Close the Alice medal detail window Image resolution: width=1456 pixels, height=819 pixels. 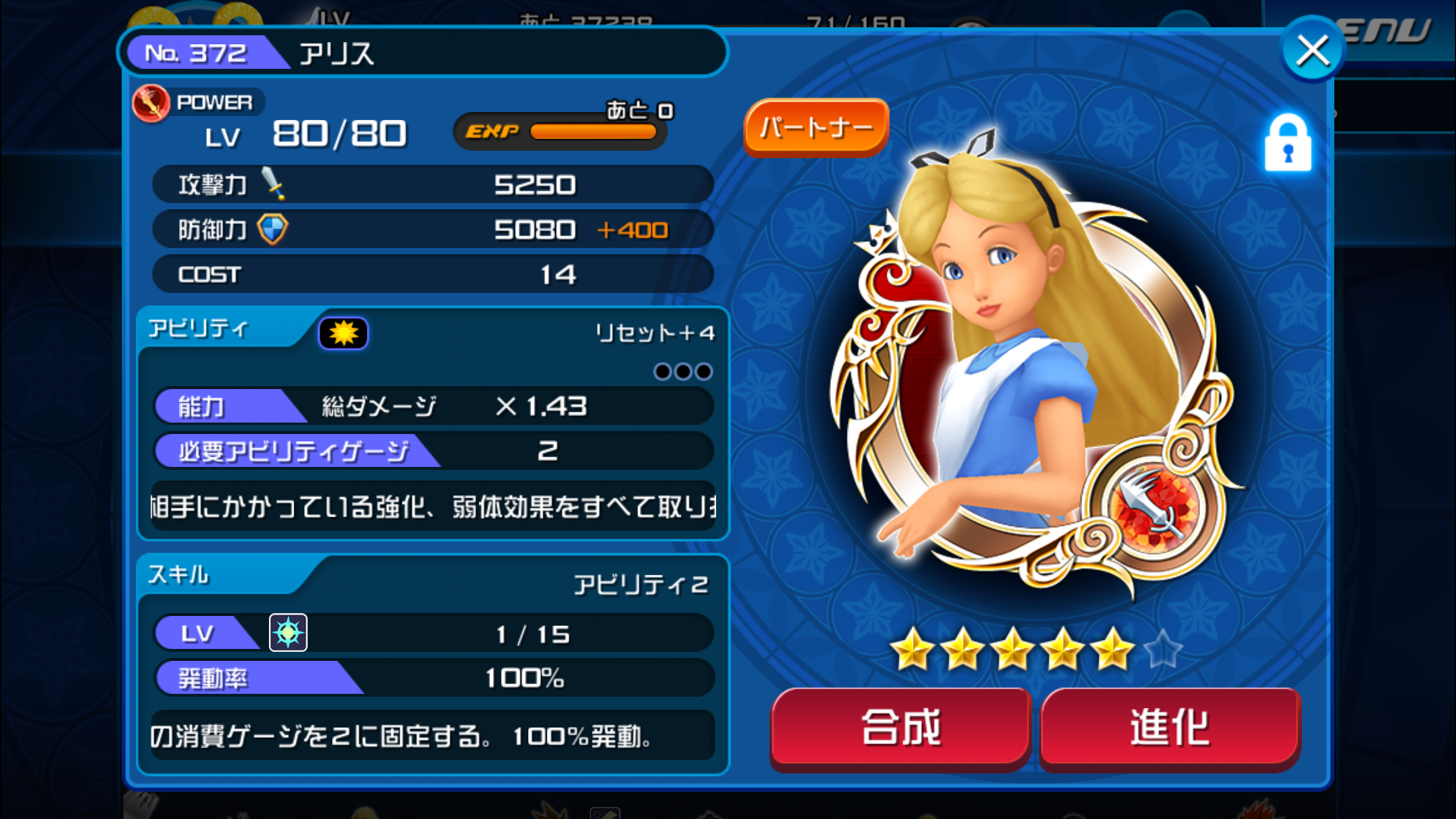(x=1312, y=50)
